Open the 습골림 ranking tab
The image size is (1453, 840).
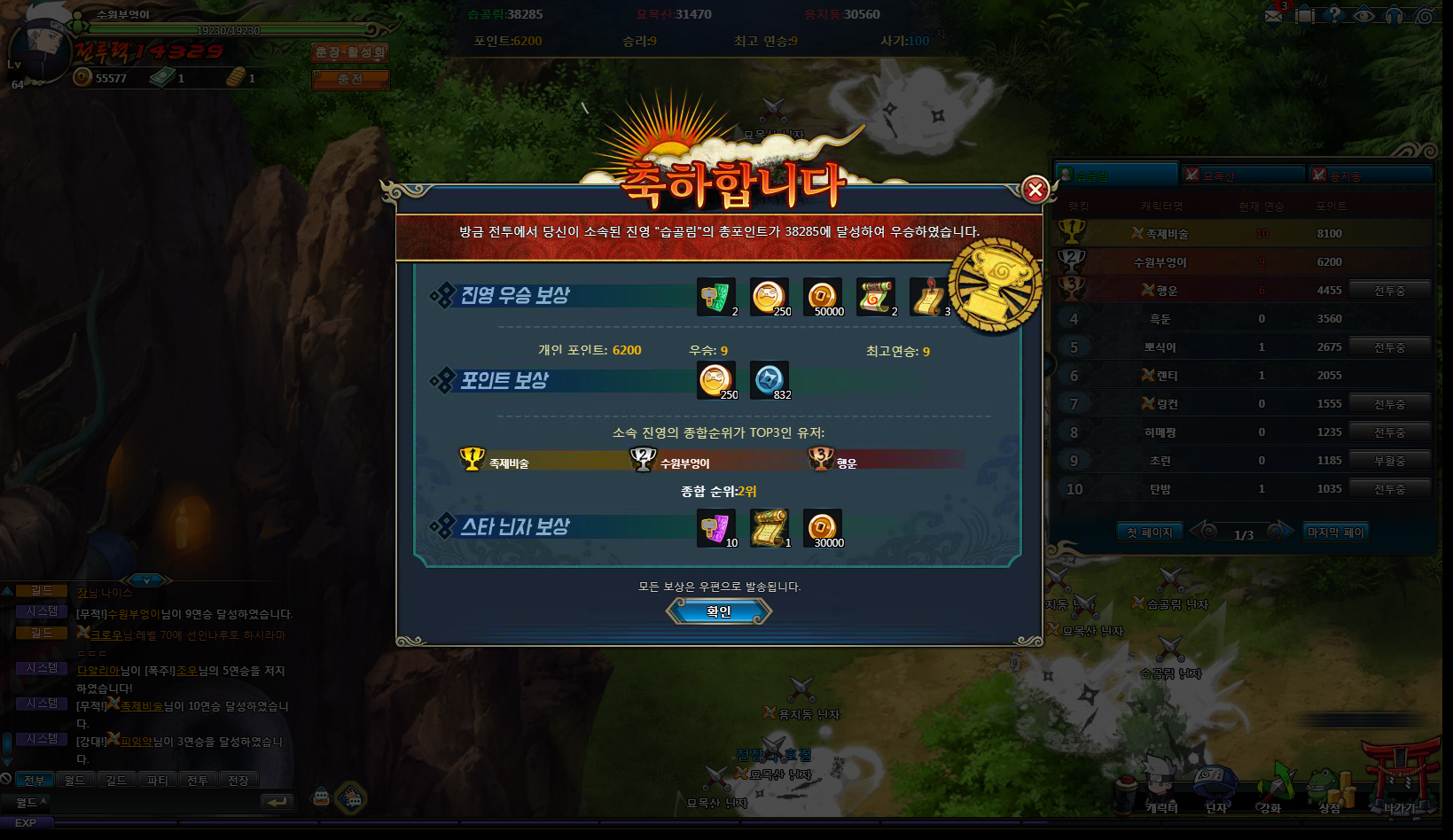click(1115, 175)
